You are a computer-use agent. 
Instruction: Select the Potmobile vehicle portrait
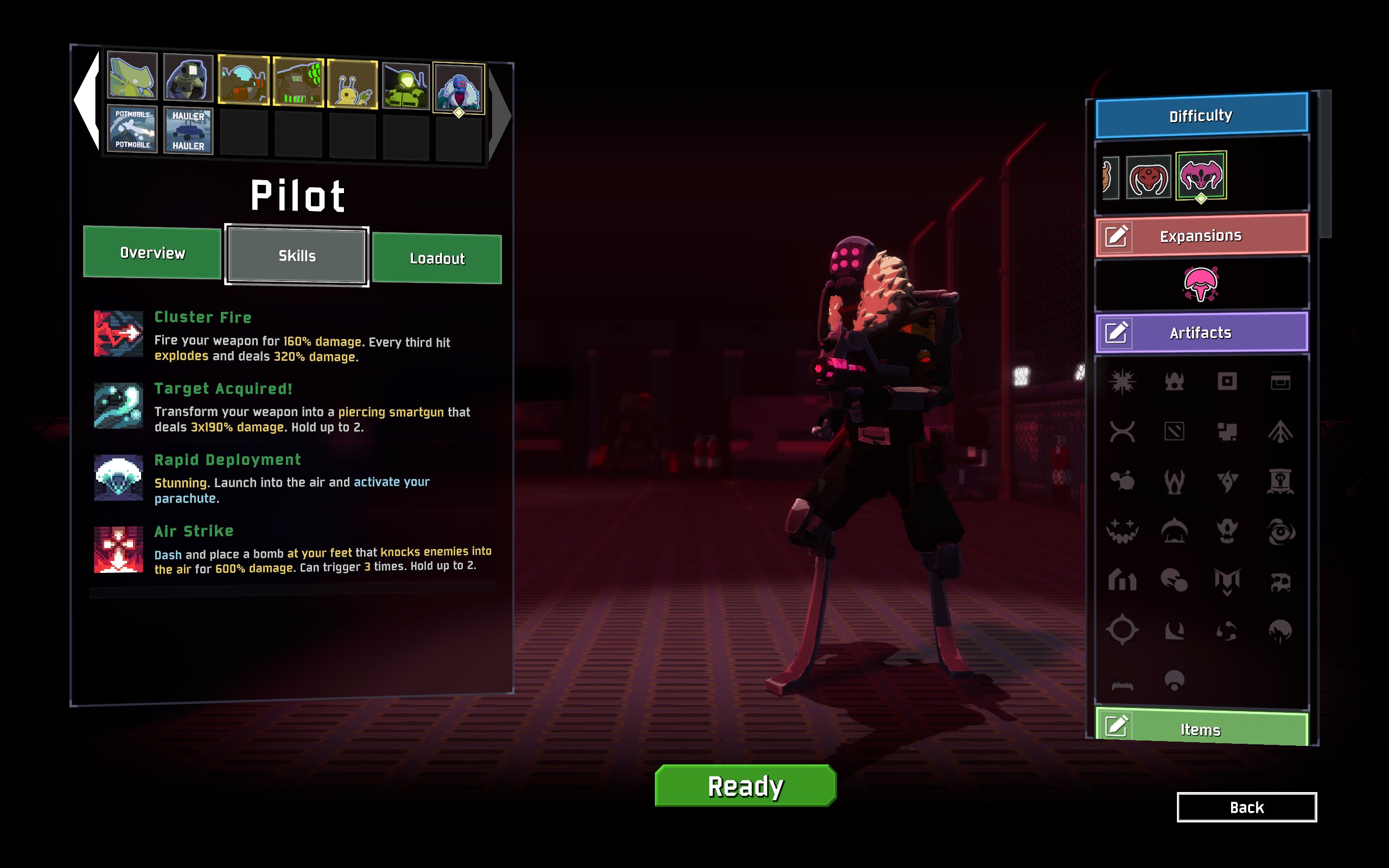[x=132, y=130]
